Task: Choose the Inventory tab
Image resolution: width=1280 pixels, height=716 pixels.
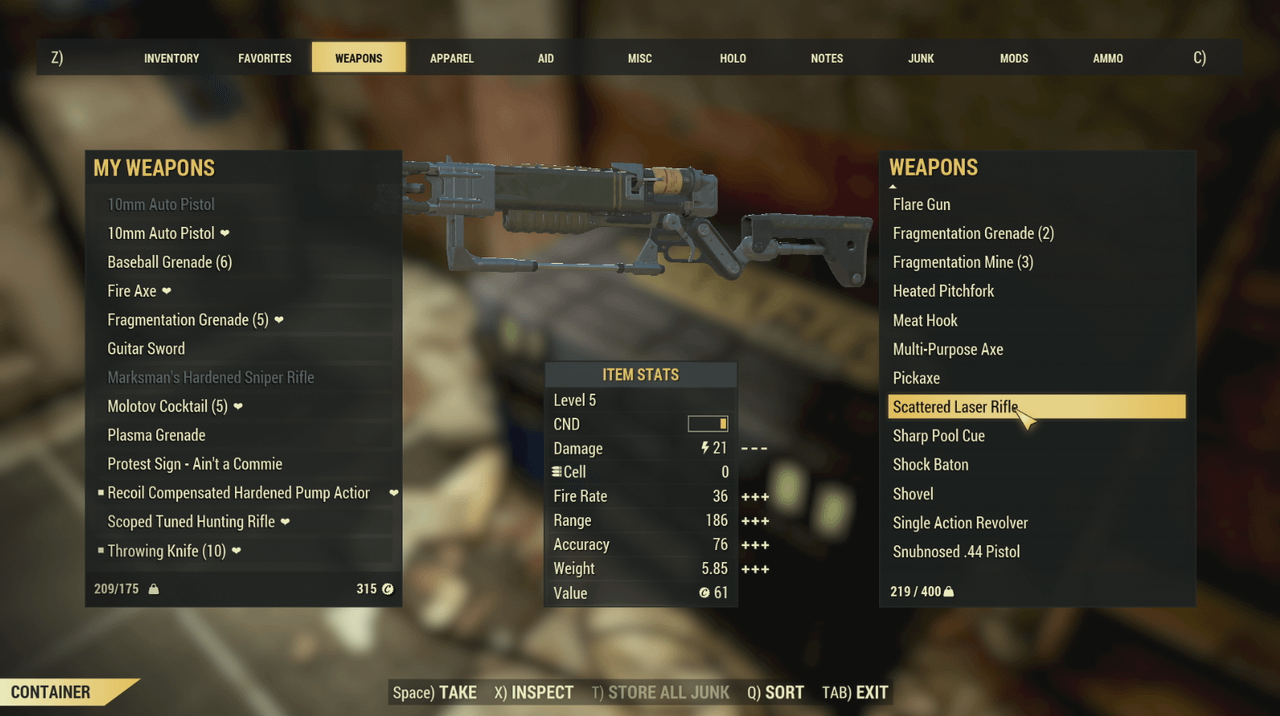Action: coord(171,58)
